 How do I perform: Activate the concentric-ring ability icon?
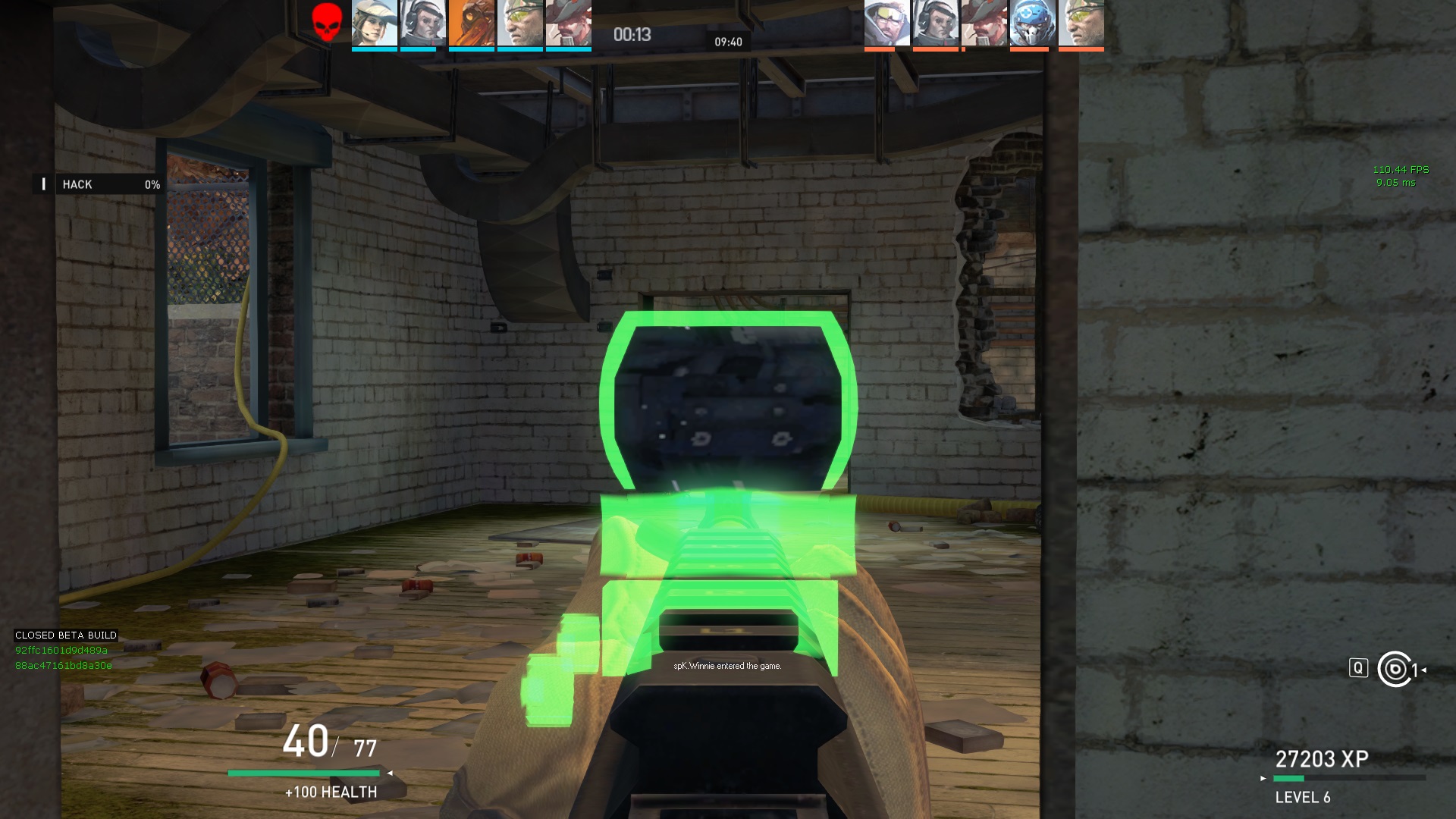point(1395,669)
